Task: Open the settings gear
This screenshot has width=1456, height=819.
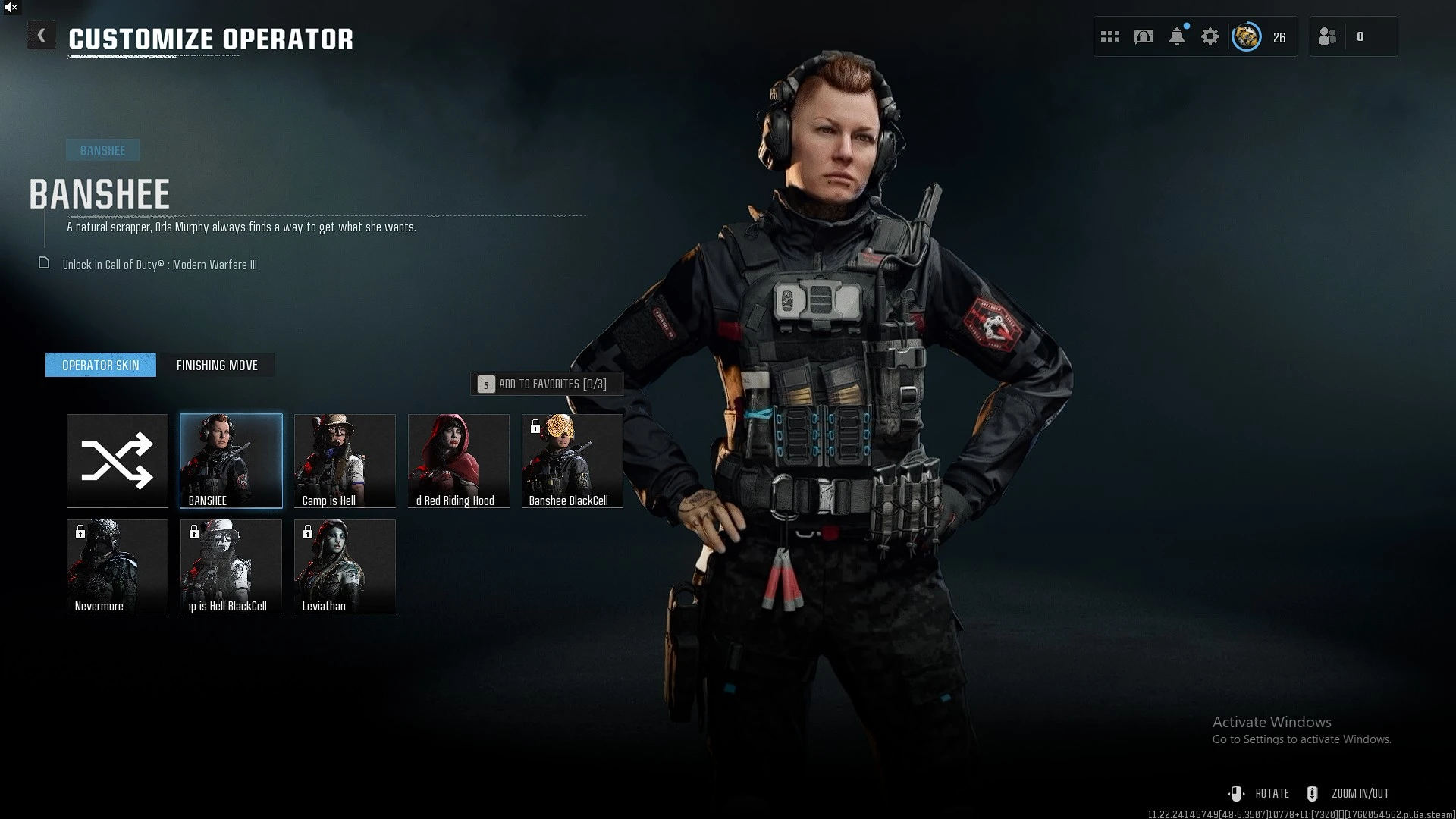Action: 1210,36
